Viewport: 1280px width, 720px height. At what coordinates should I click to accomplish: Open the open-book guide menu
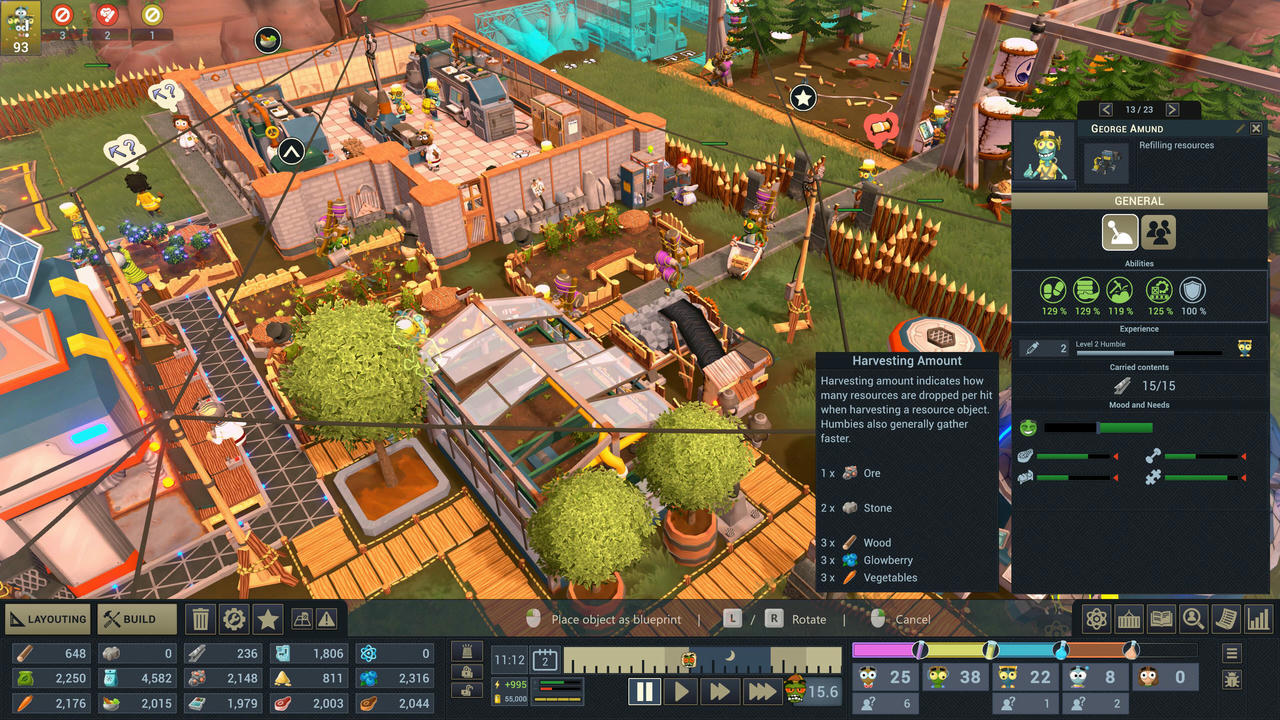pyautogui.click(x=1161, y=619)
